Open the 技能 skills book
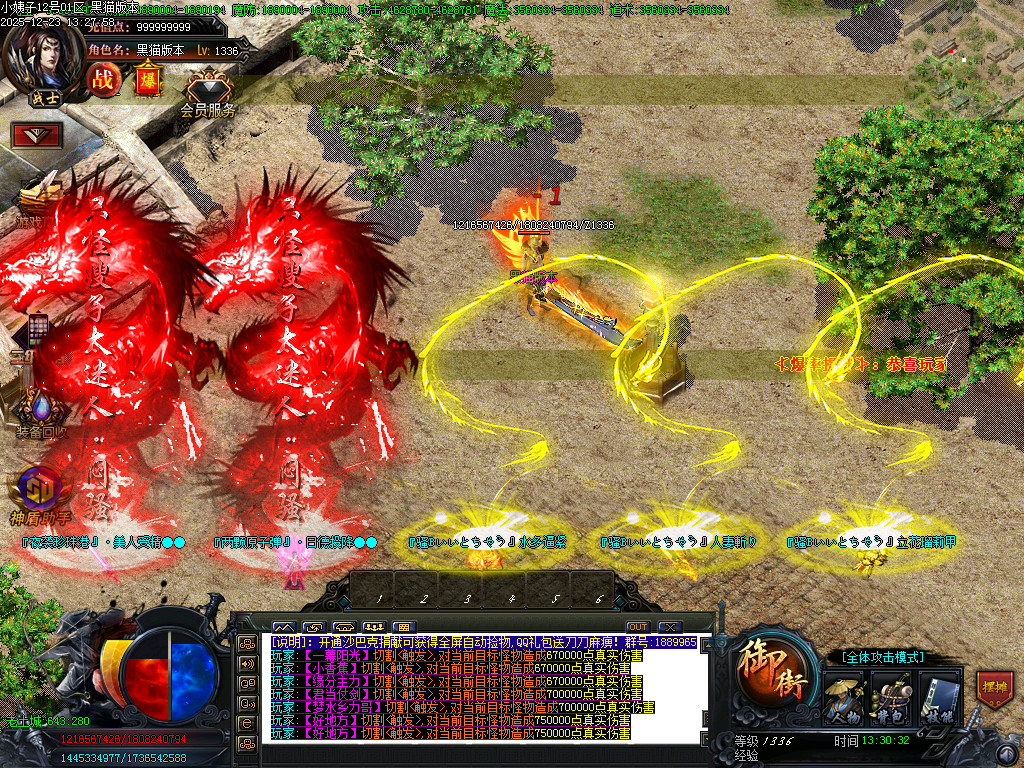The height and width of the screenshot is (768, 1024). [938, 695]
